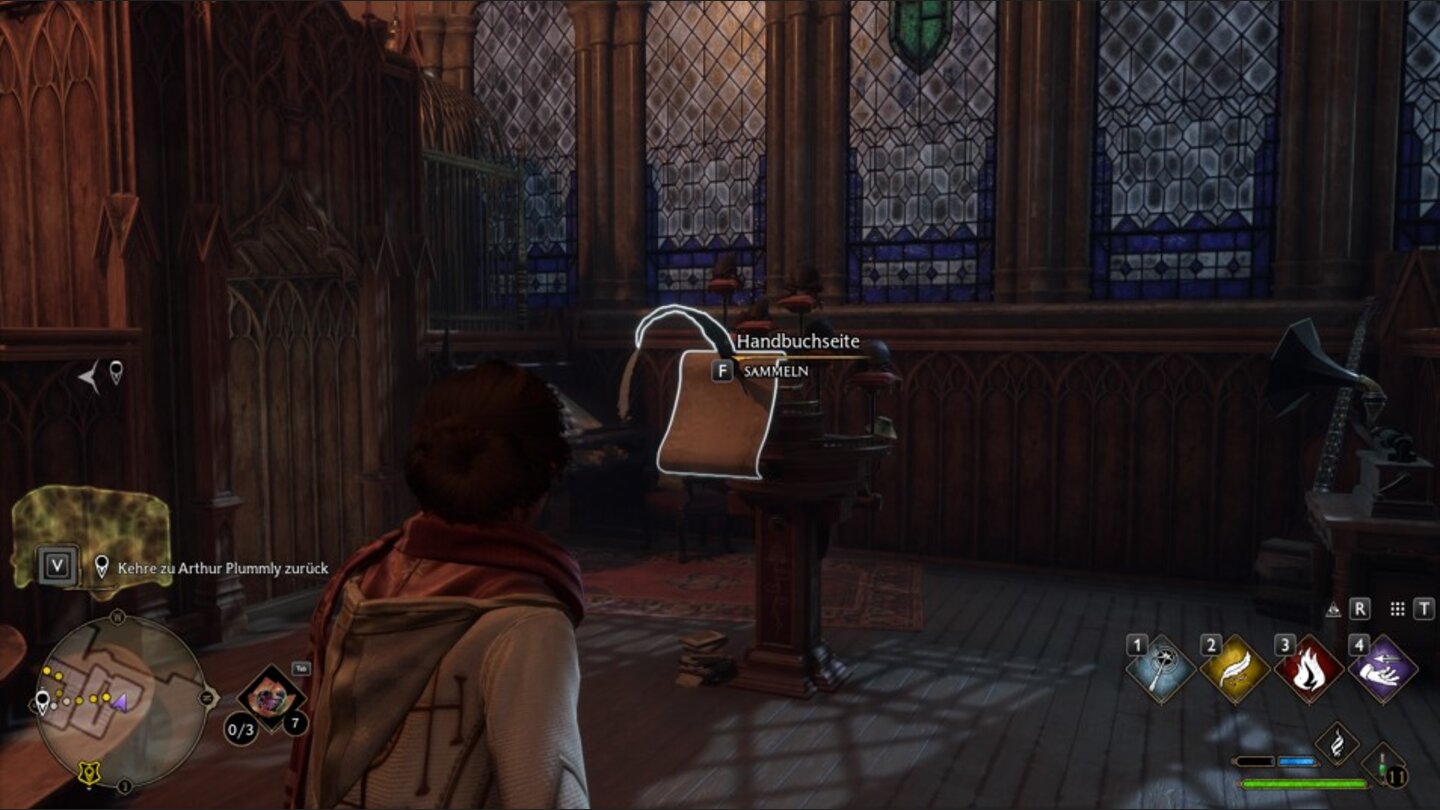Viewport: 1440px width, 810px height.
Task: Use the purple Accio spell in slot 4
Action: pos(1383,668)
